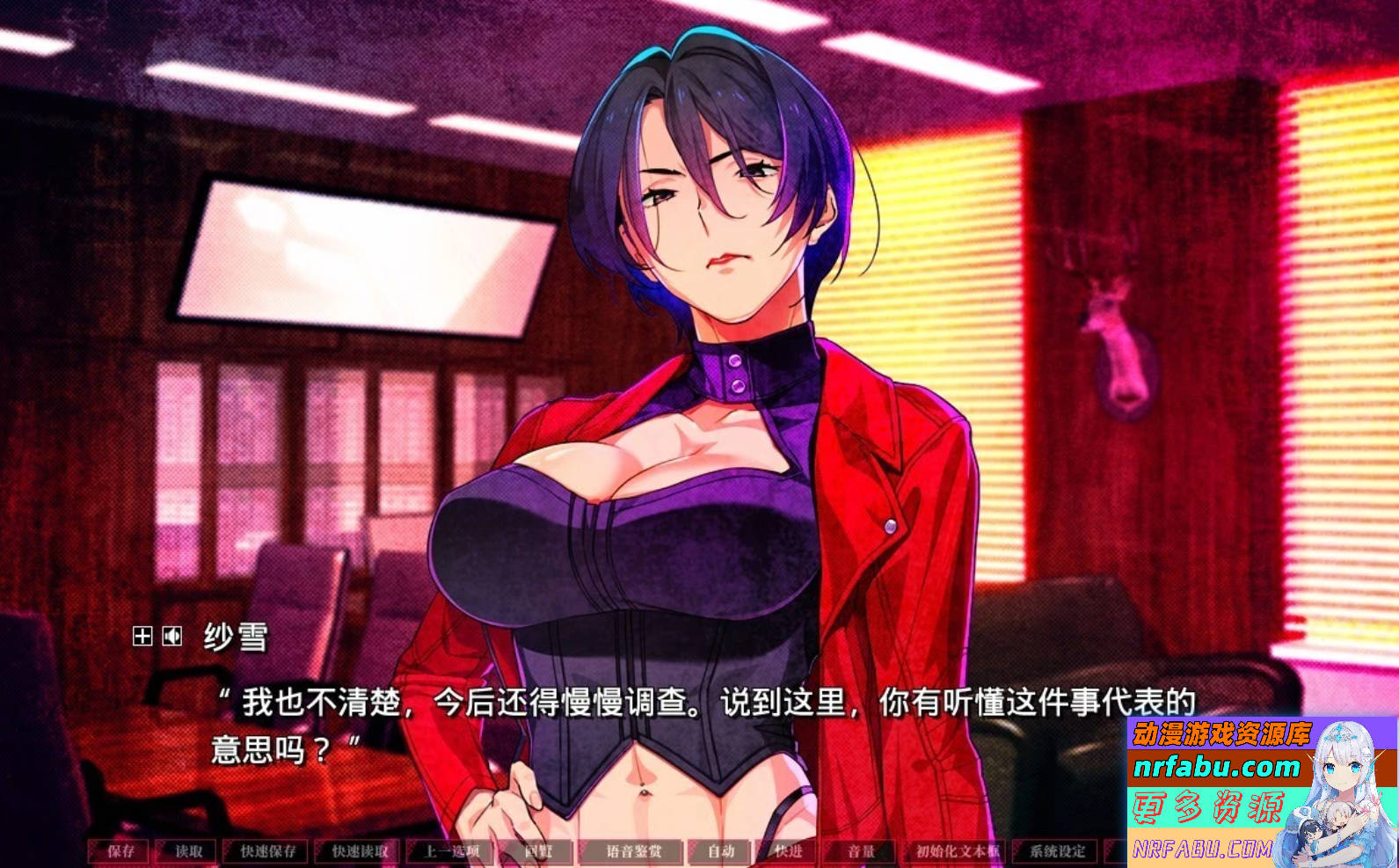
Task: Go back with 上一选项 button
Action: tap(452, 851)
